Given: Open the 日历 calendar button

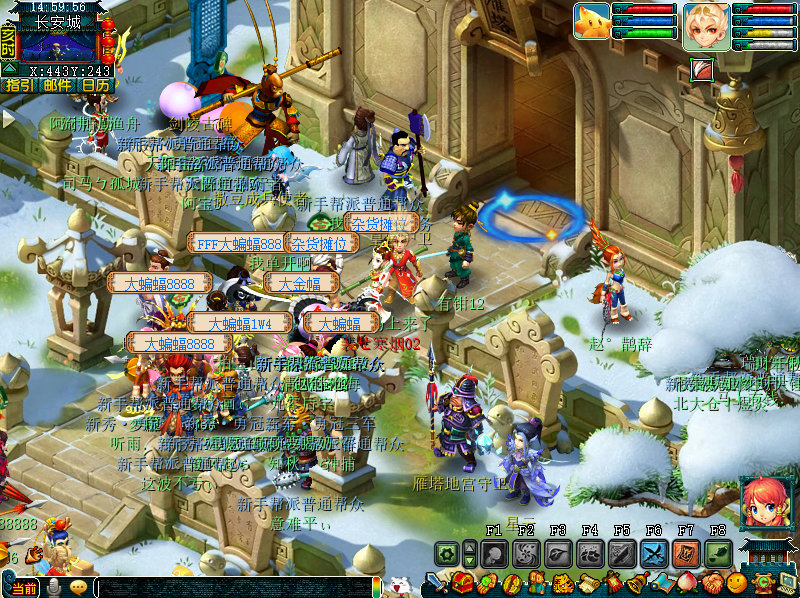Looking at the screenshot, I should tap(96, 86).
